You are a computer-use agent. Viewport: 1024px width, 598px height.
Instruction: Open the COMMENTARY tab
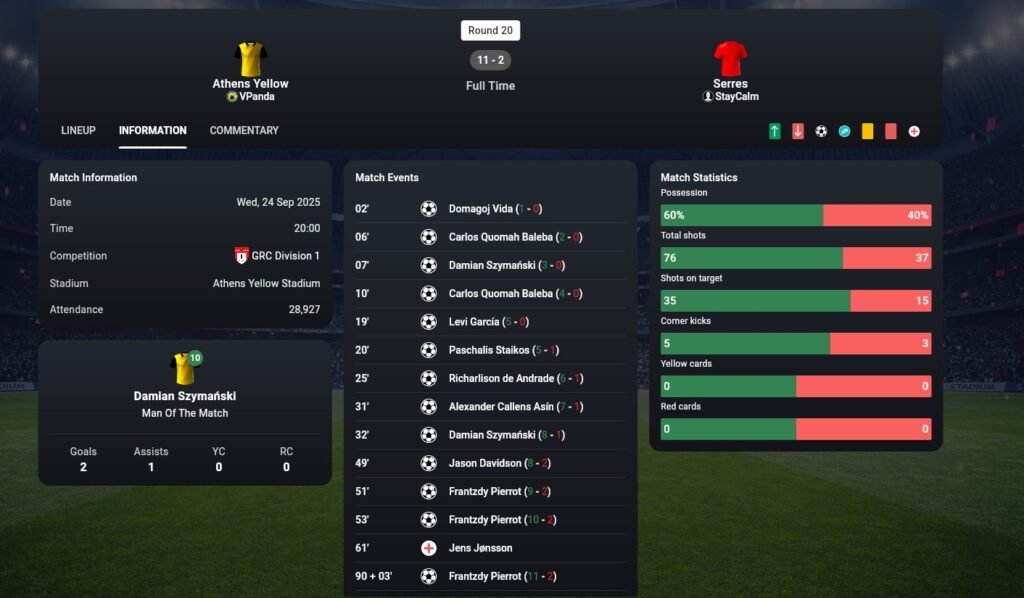(x=244, y=130)
